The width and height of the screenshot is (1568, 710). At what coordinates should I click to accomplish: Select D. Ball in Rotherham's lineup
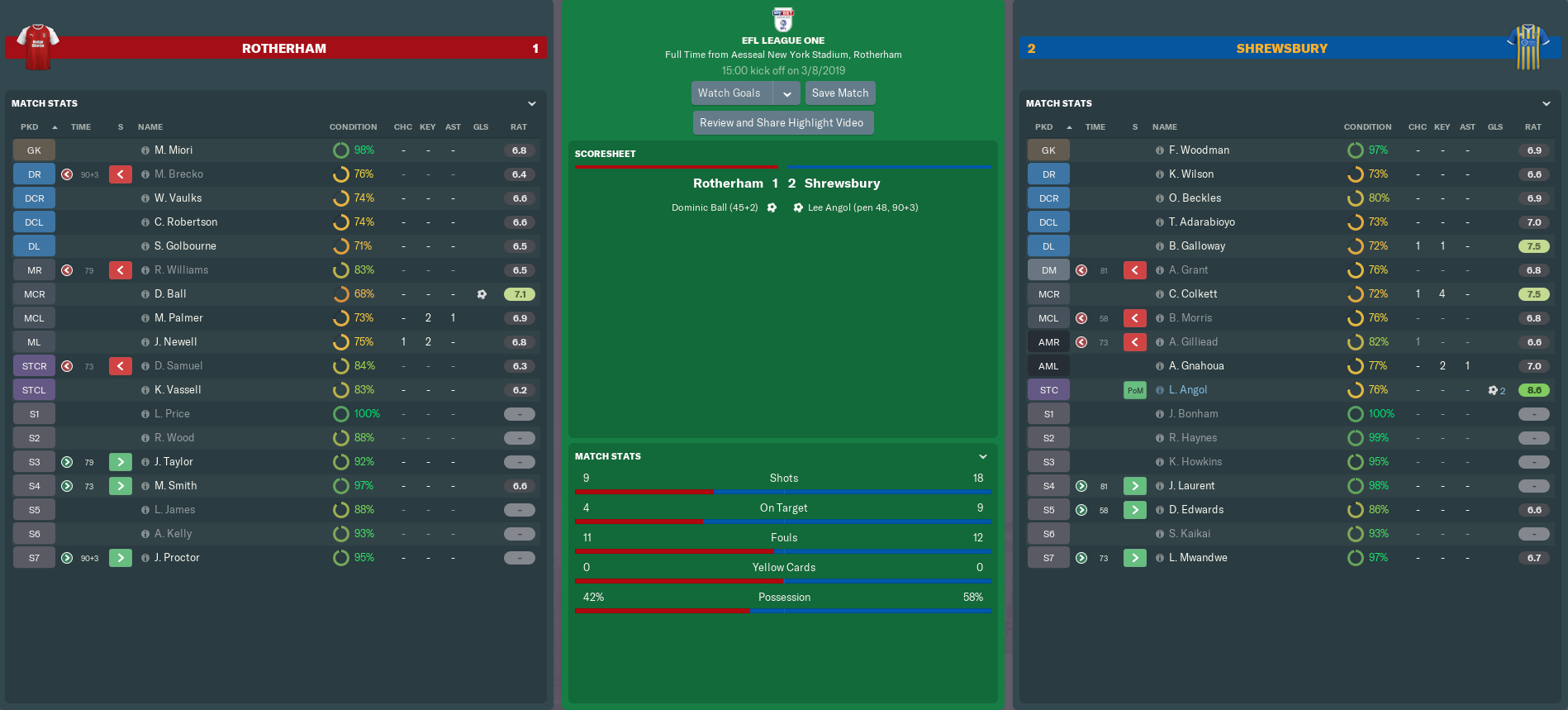click(170, 294)
